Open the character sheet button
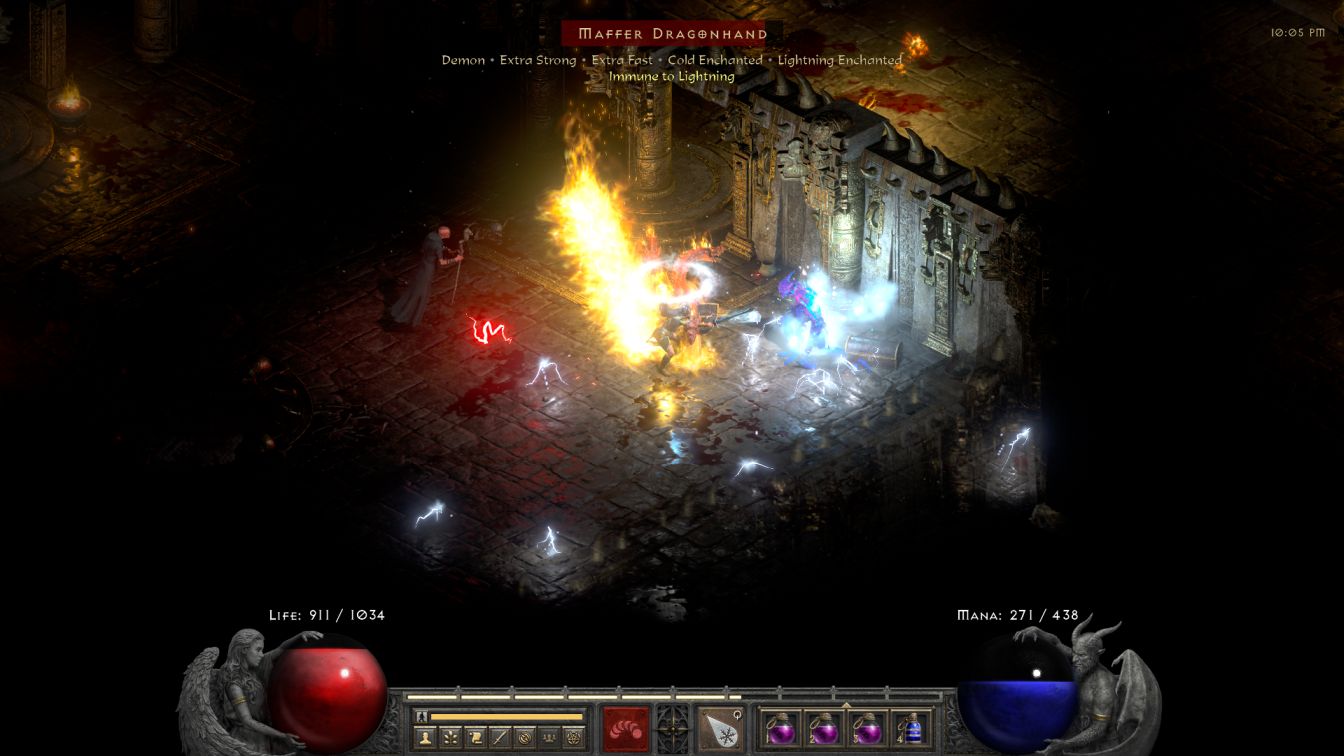The image size is (1344, 756). [424, 738]
